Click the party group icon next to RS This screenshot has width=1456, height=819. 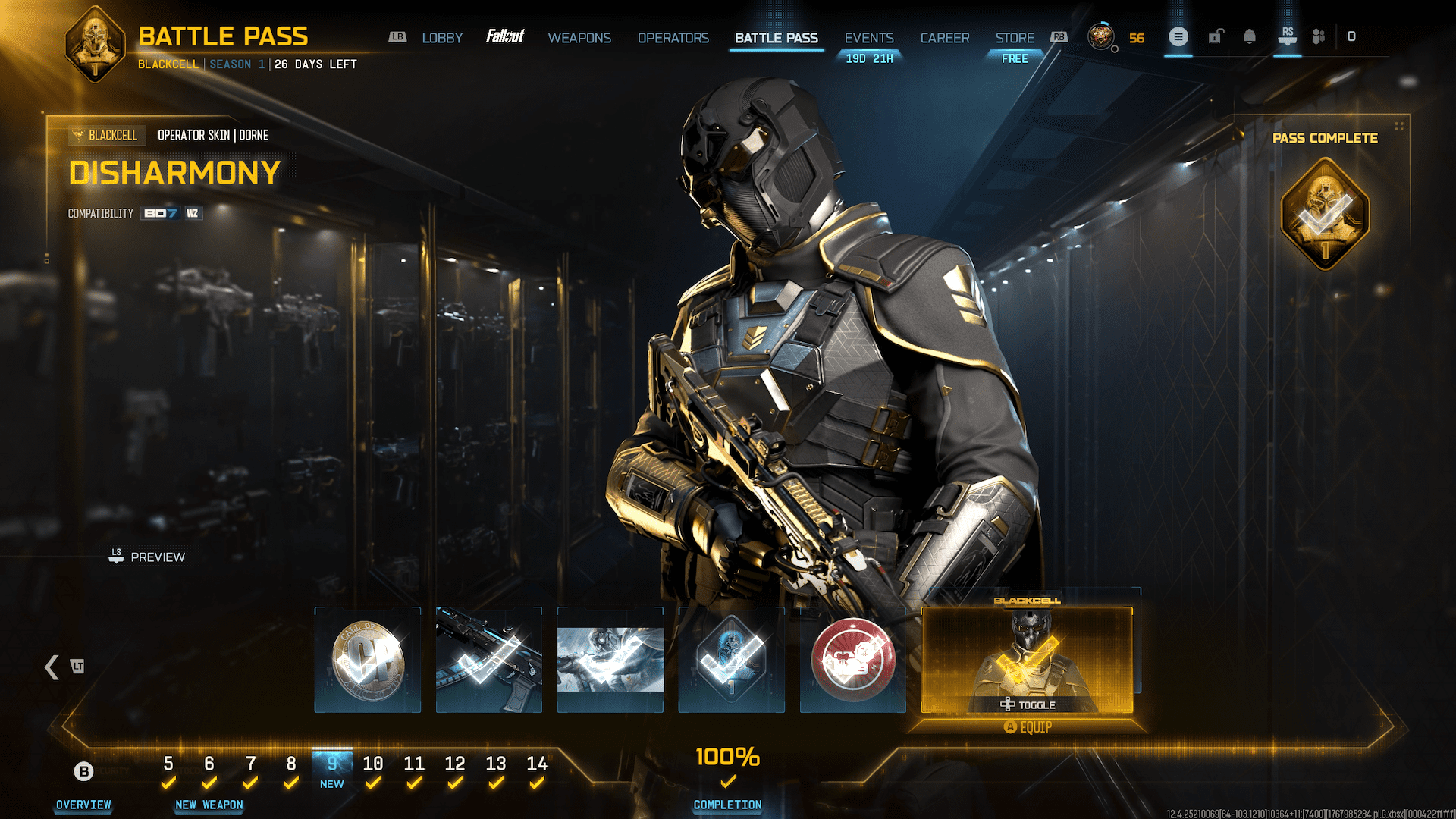[x=1318, y=36]
